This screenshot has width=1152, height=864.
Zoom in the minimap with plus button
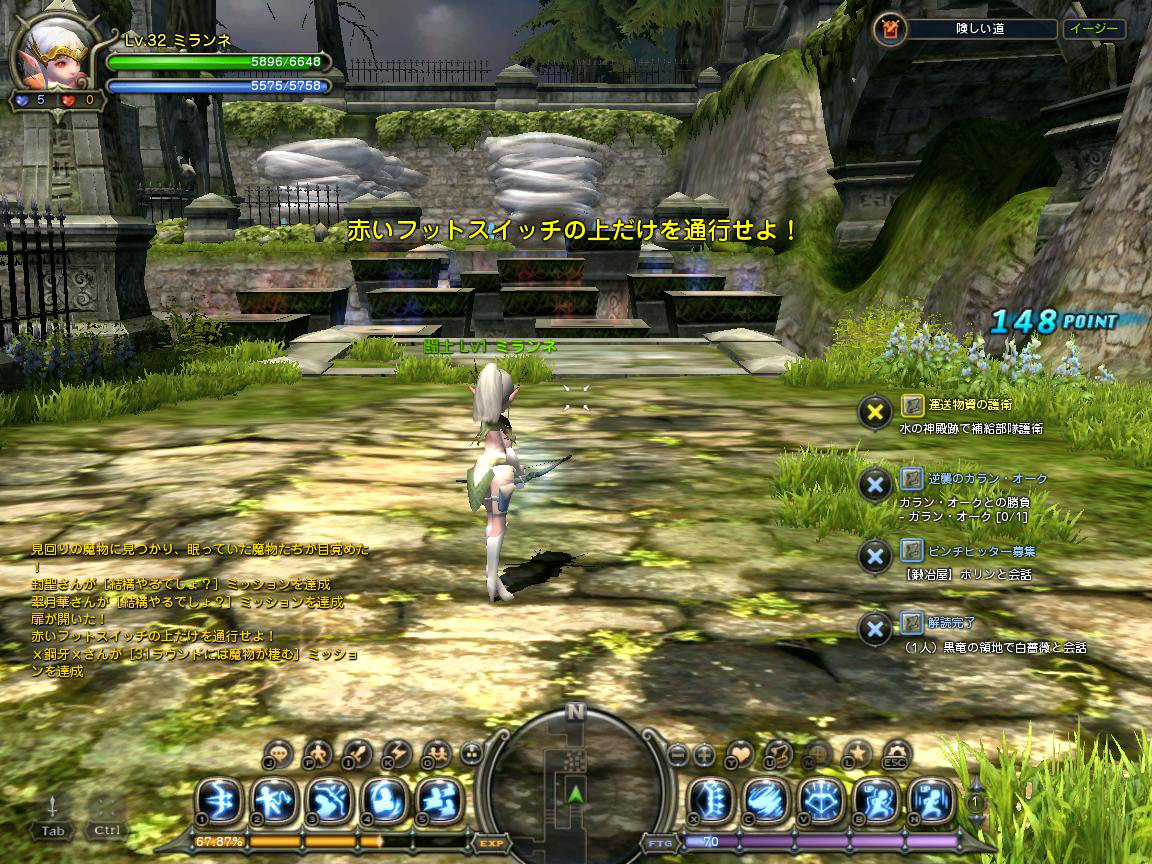(x=704, y=753)
